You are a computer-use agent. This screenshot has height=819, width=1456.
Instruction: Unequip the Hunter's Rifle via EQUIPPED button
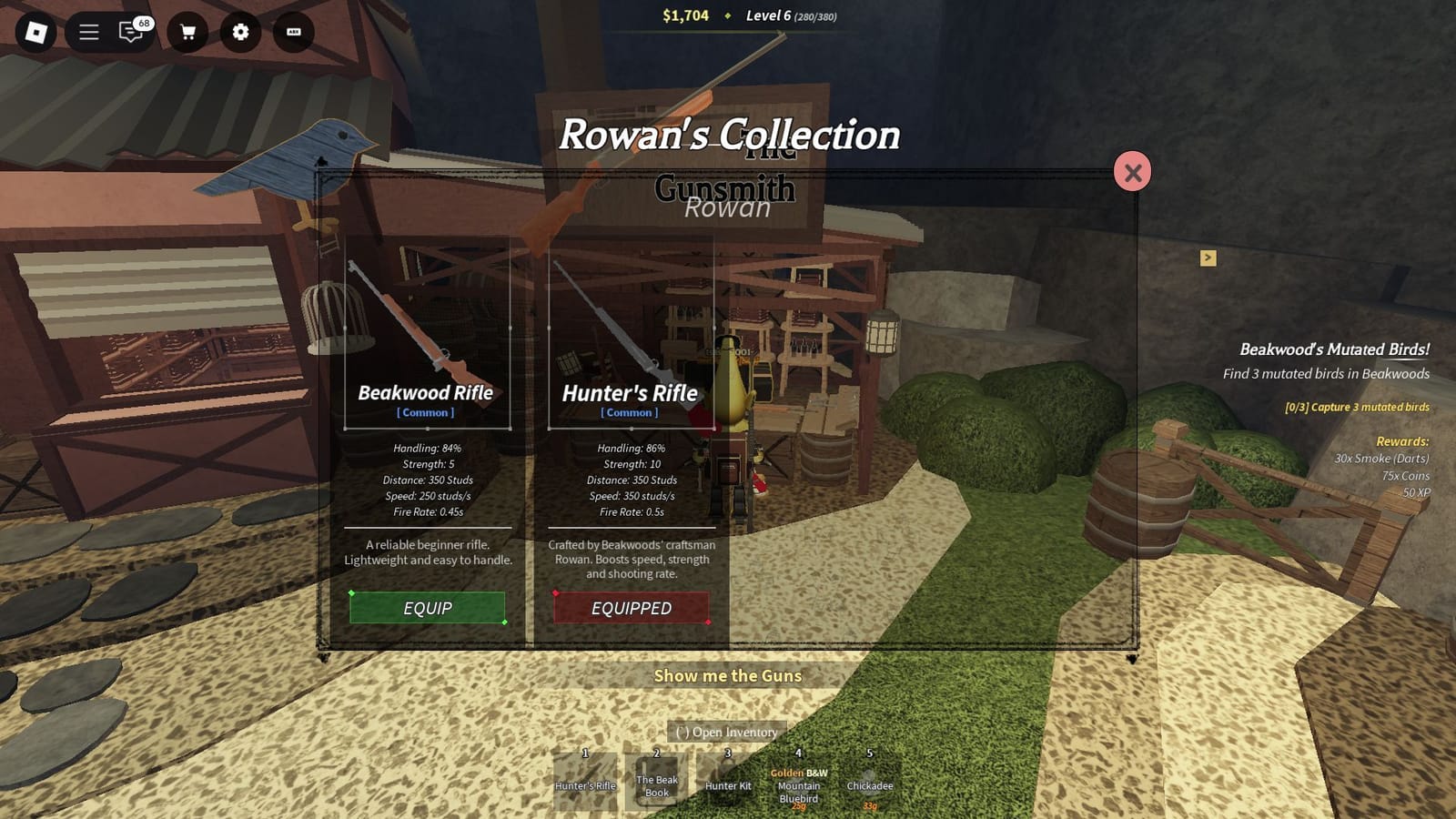pos(632,608)
